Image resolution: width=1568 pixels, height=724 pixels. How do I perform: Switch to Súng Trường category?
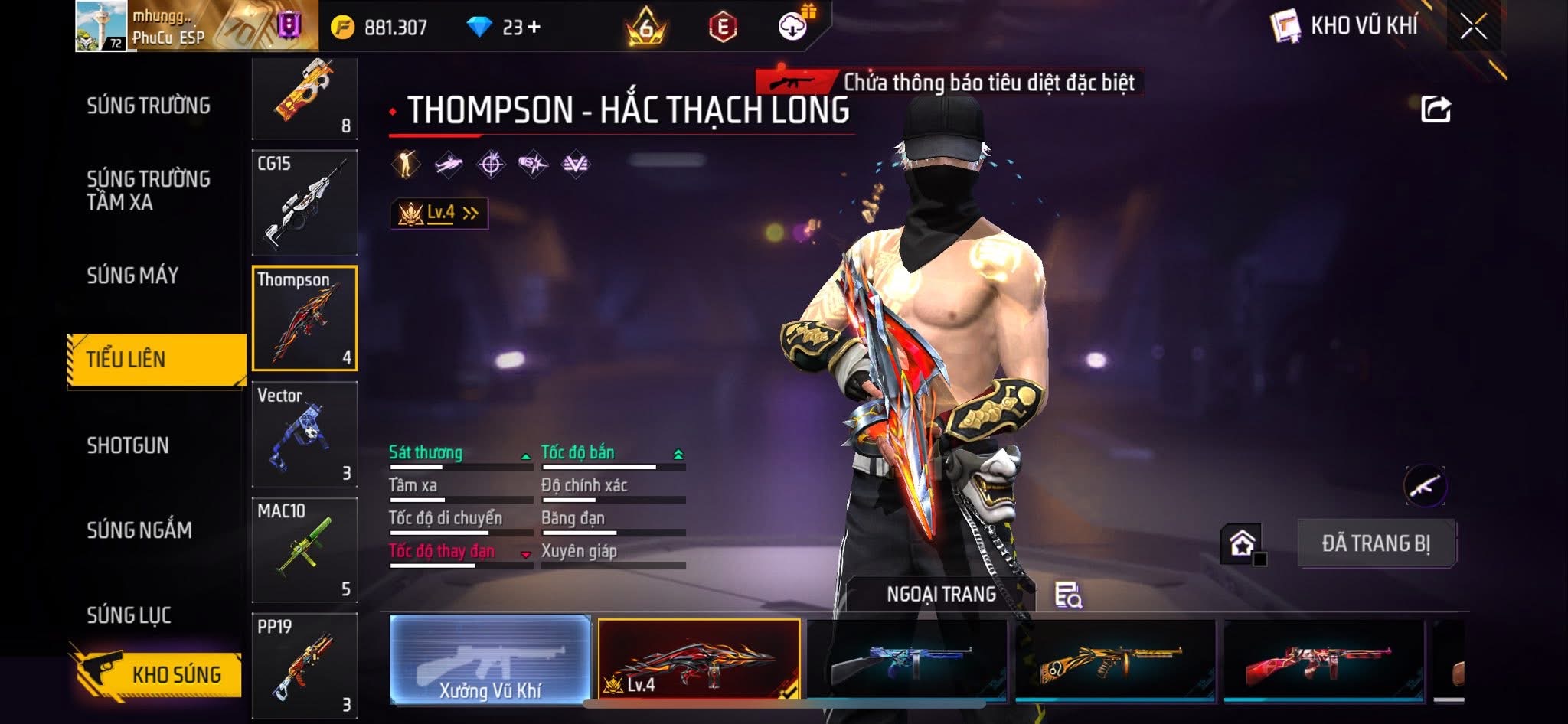(x=149, y=106)
